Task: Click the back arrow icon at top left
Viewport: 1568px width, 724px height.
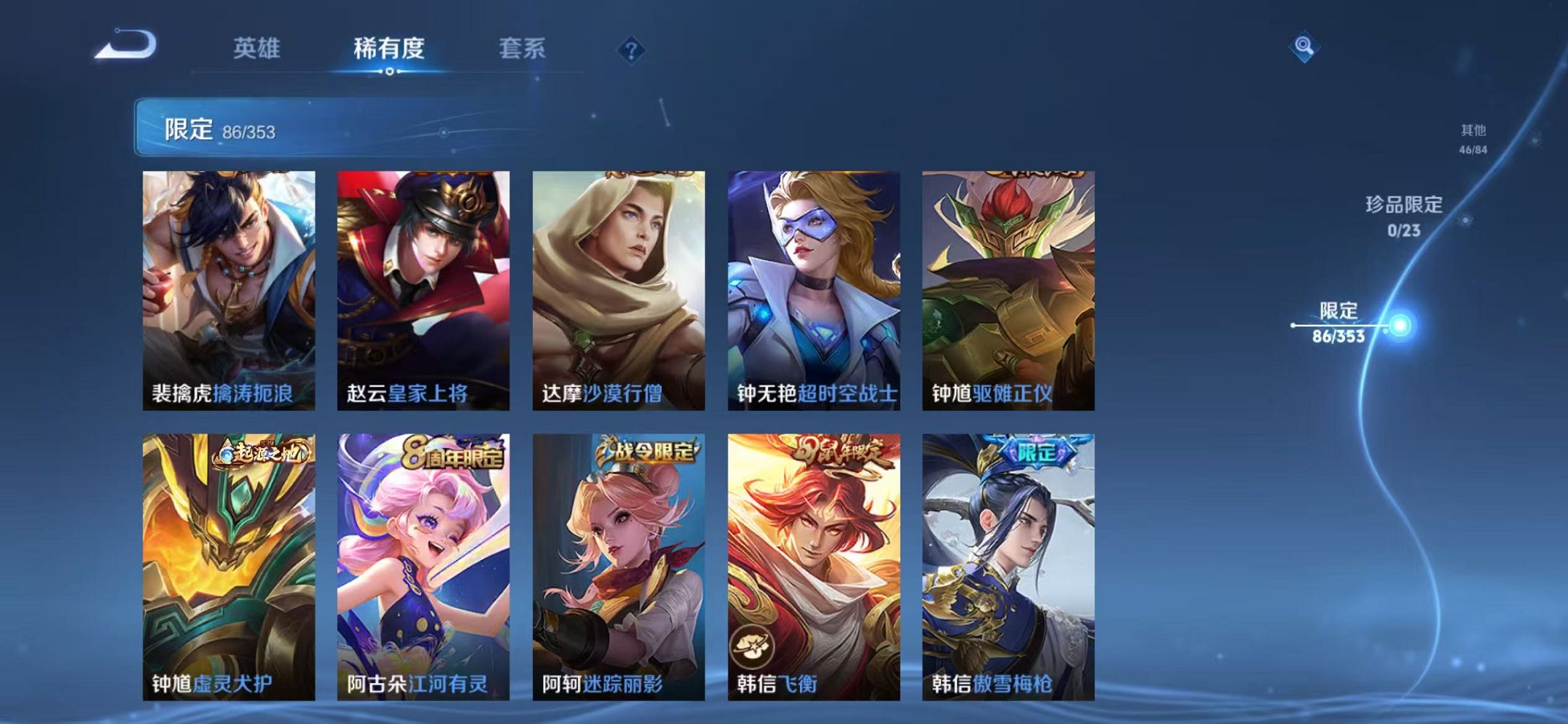Action: point(127,47)
